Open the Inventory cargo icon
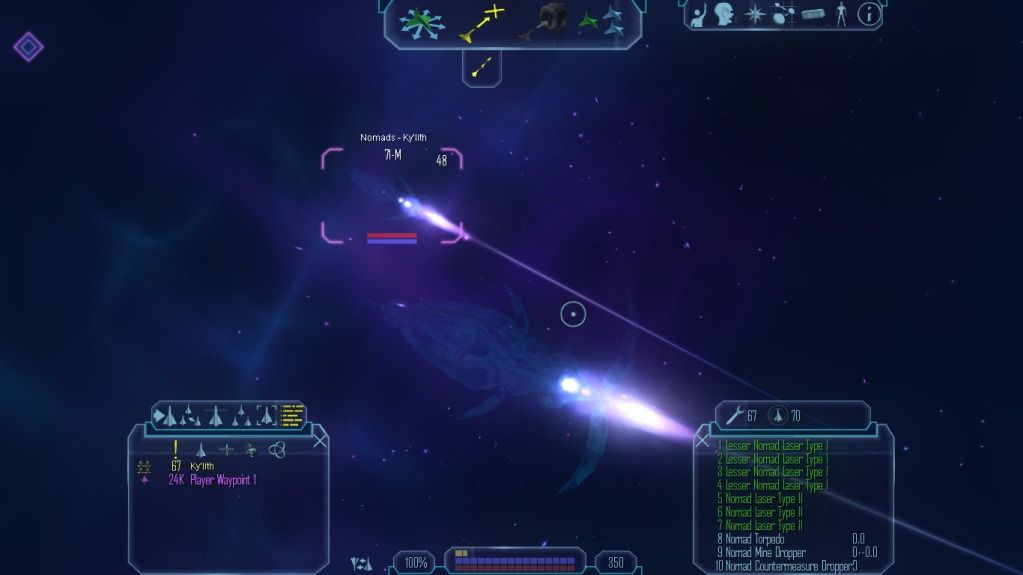The height and width of the screenshot is (575, 1023). [x=813, y=14]
